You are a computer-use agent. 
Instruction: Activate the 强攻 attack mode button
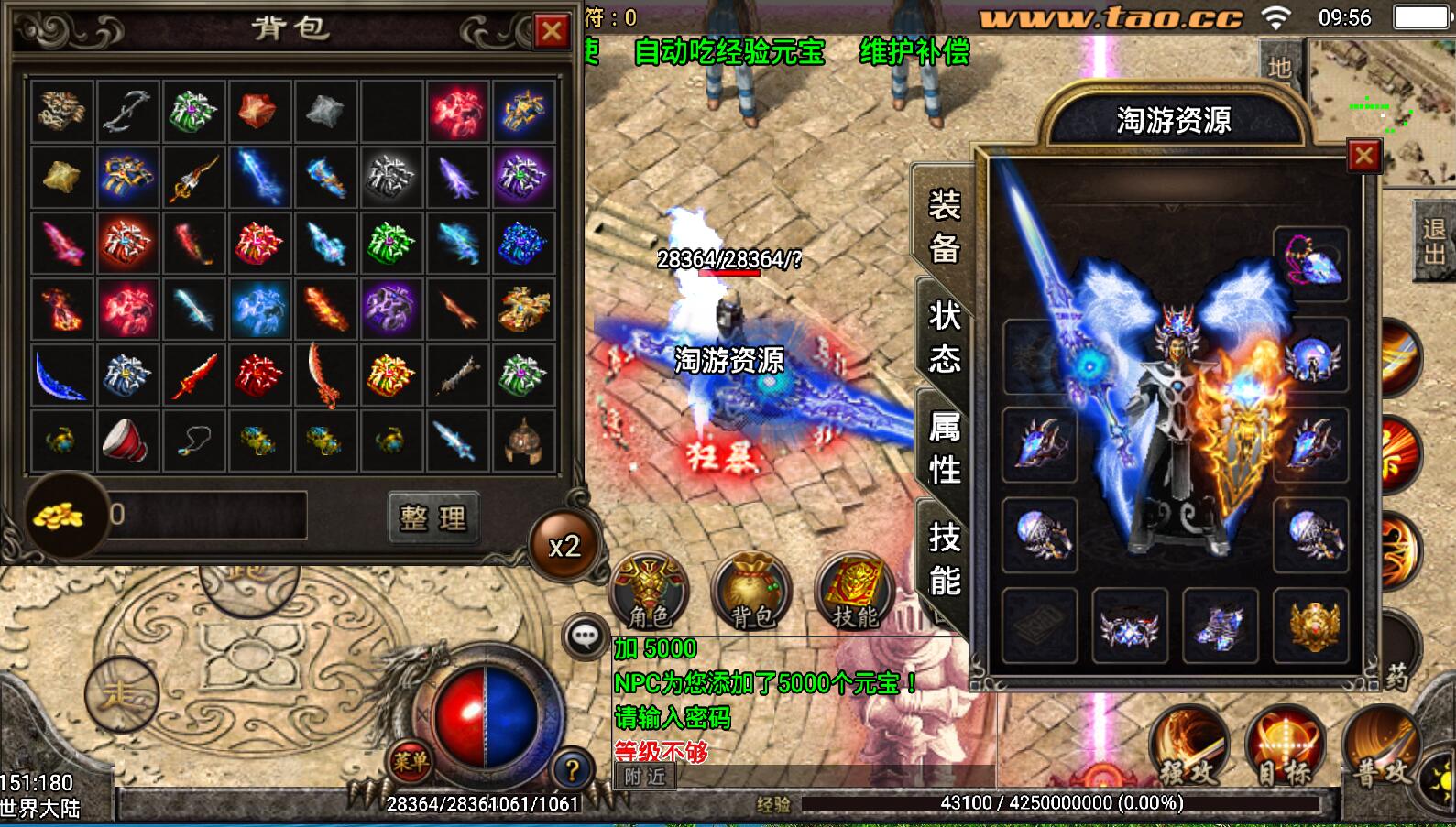coord(1188,746)
